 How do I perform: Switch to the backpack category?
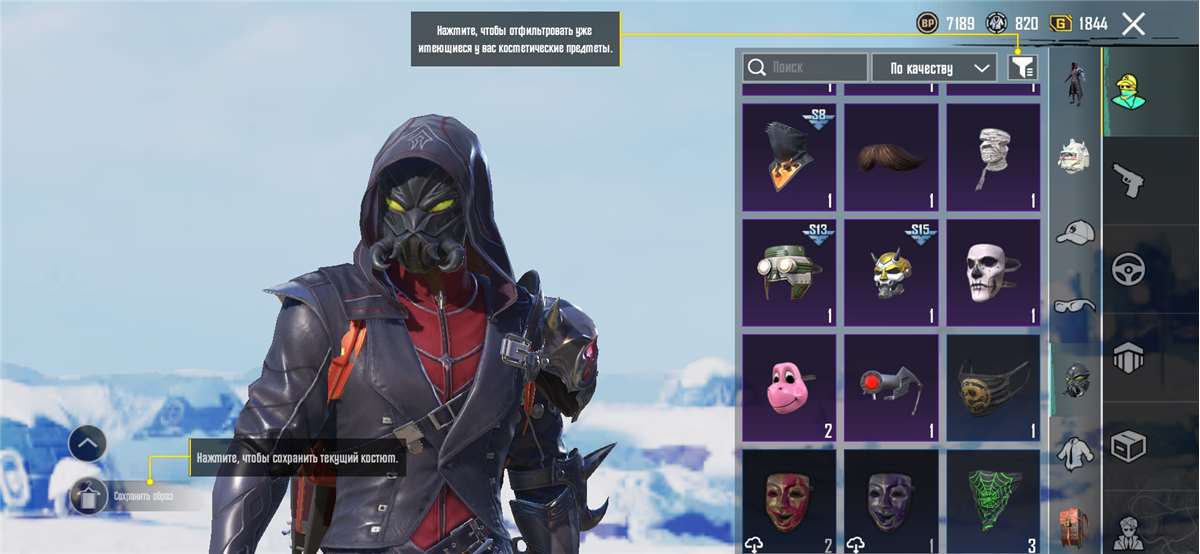(x=1075, y=527)
